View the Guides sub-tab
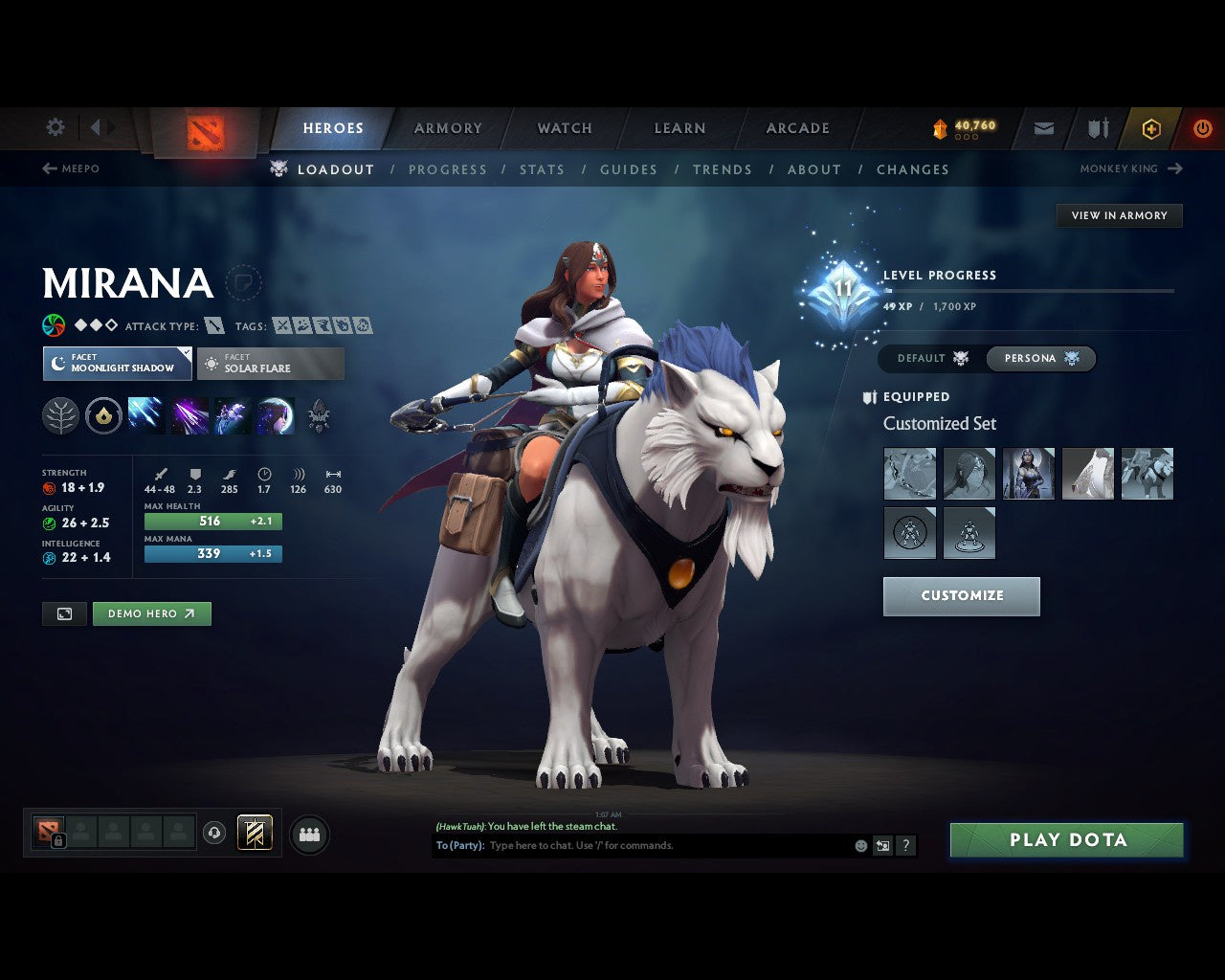The image size is (1225, 980). click(x=629, y=169)
